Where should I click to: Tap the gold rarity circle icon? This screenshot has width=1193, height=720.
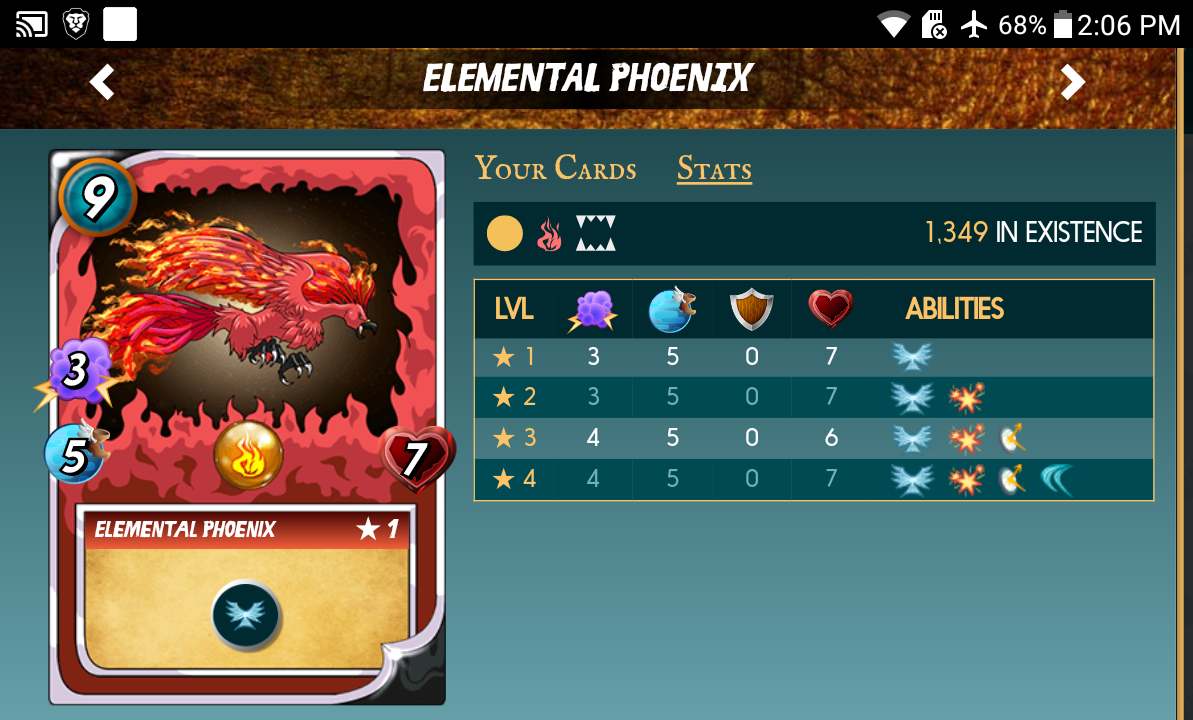tap(505, 234)
